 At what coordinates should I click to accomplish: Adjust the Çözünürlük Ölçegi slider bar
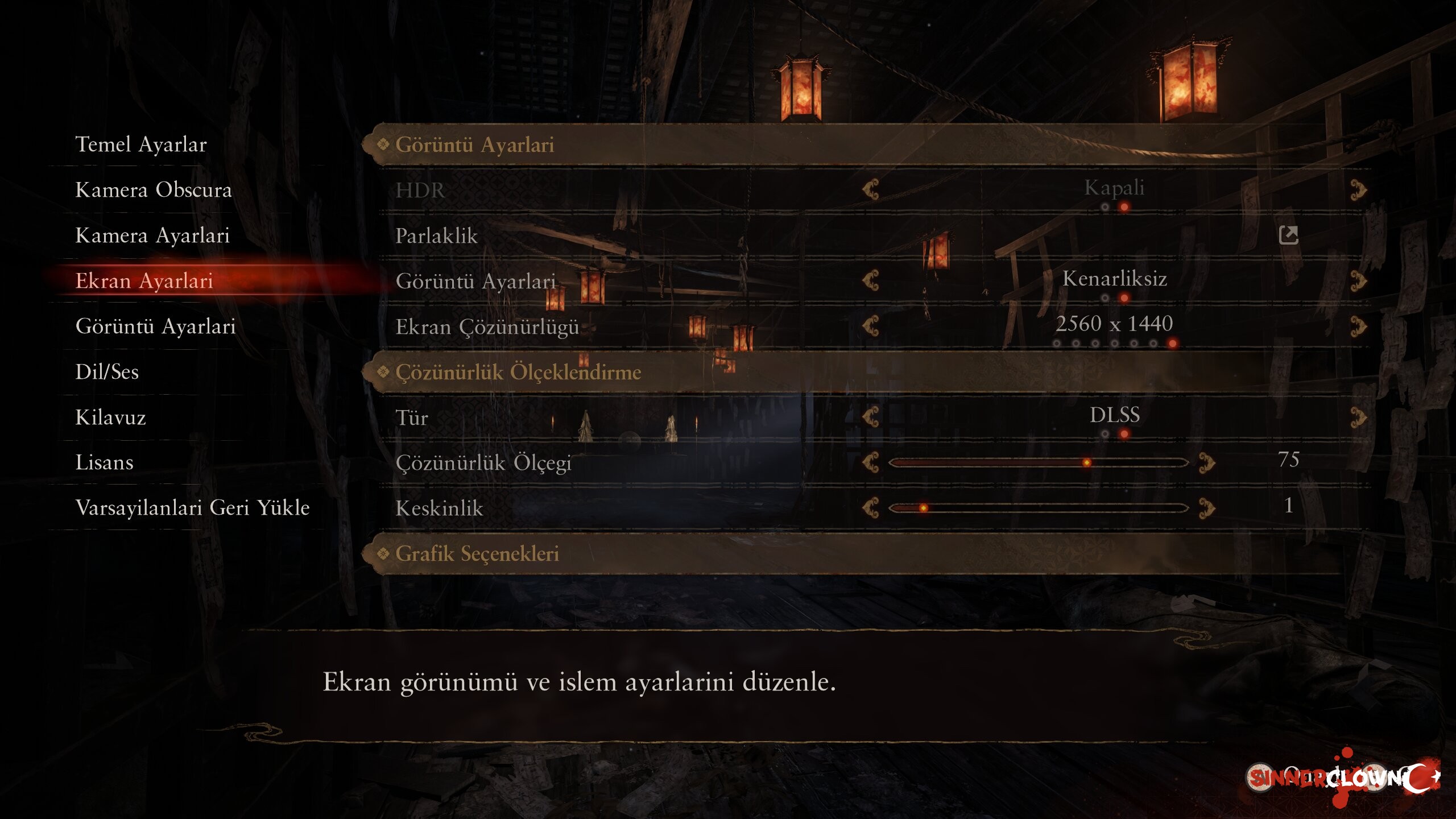(x=1038, y=462)
